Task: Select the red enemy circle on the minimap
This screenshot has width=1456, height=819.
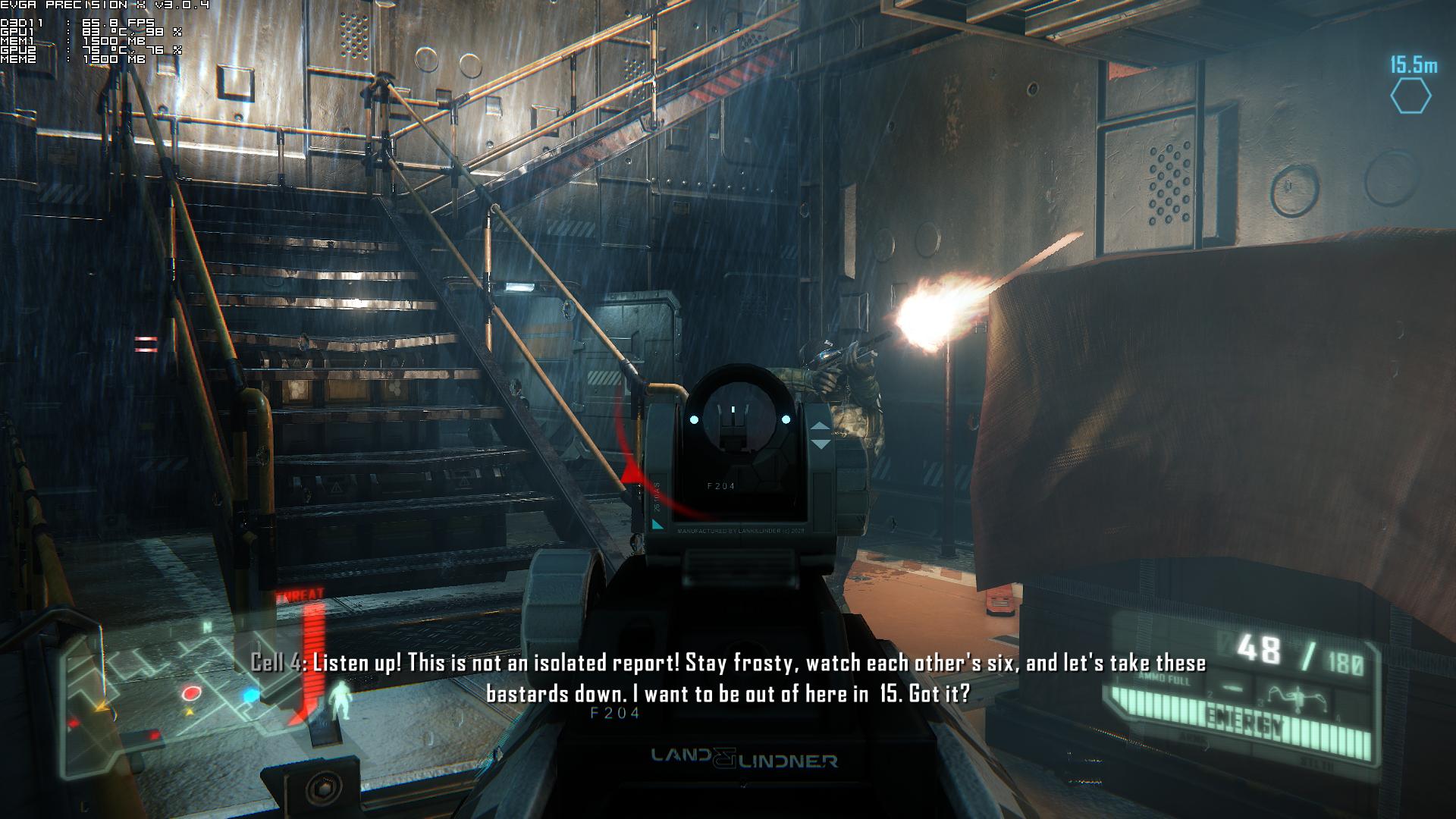Action: pos(191,693)
